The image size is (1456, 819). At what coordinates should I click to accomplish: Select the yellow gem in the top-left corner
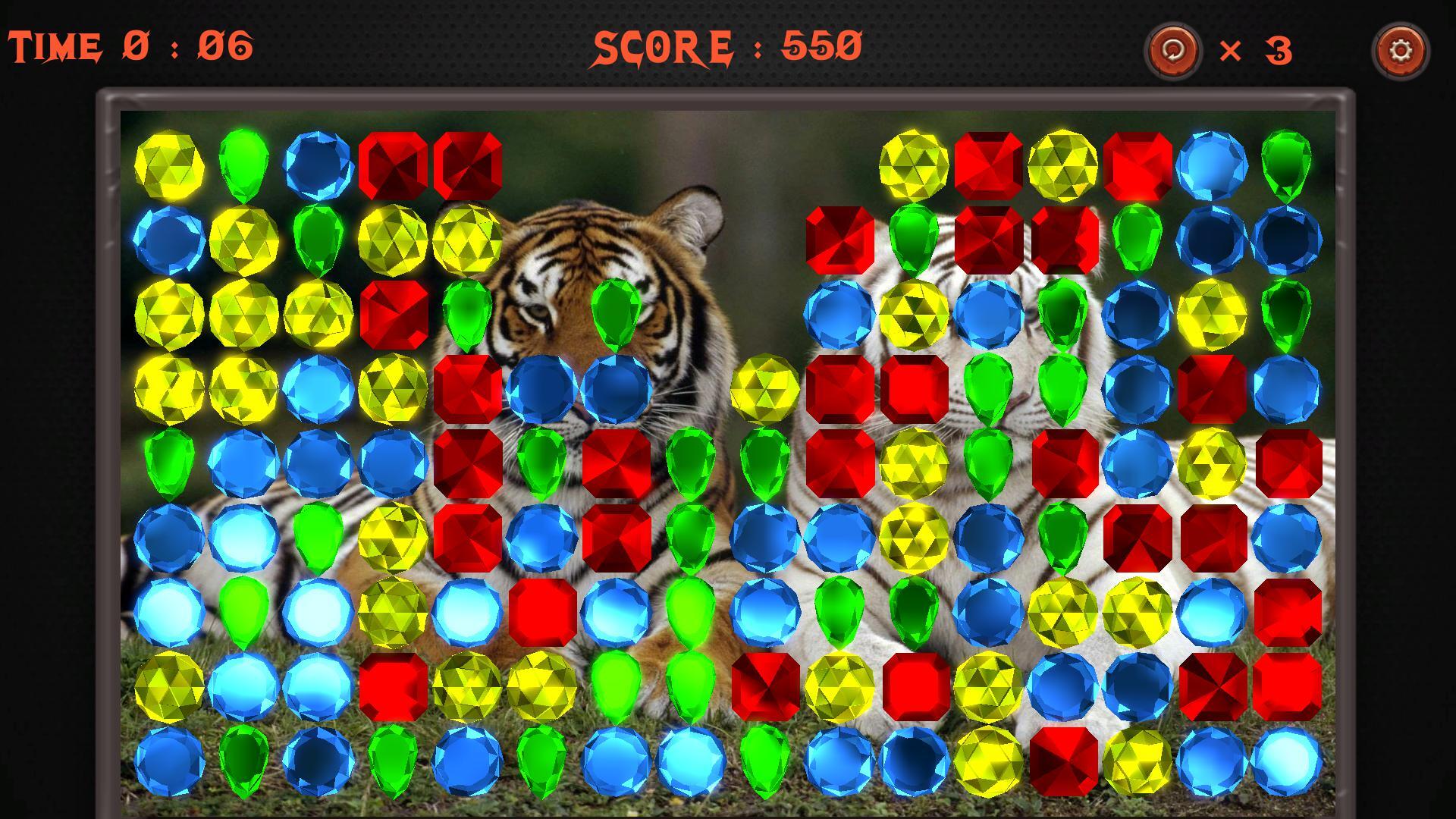pos(167,167)
